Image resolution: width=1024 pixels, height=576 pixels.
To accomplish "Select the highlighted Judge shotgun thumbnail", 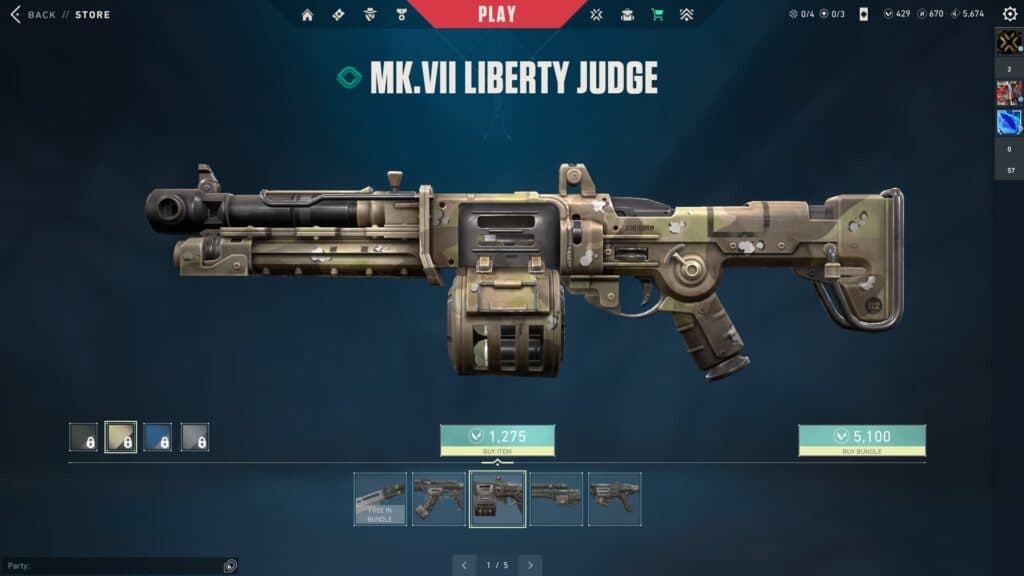I will point(497,499).
